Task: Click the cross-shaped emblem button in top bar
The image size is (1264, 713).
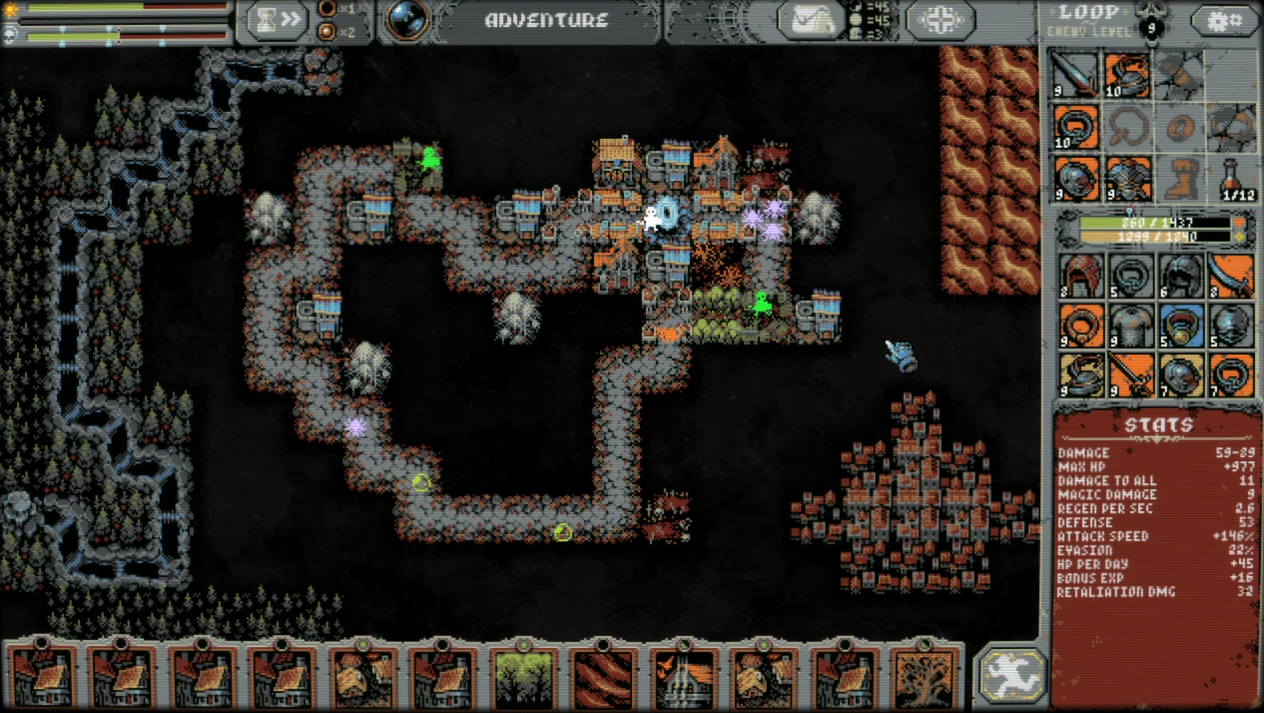Action: [940, 21]
